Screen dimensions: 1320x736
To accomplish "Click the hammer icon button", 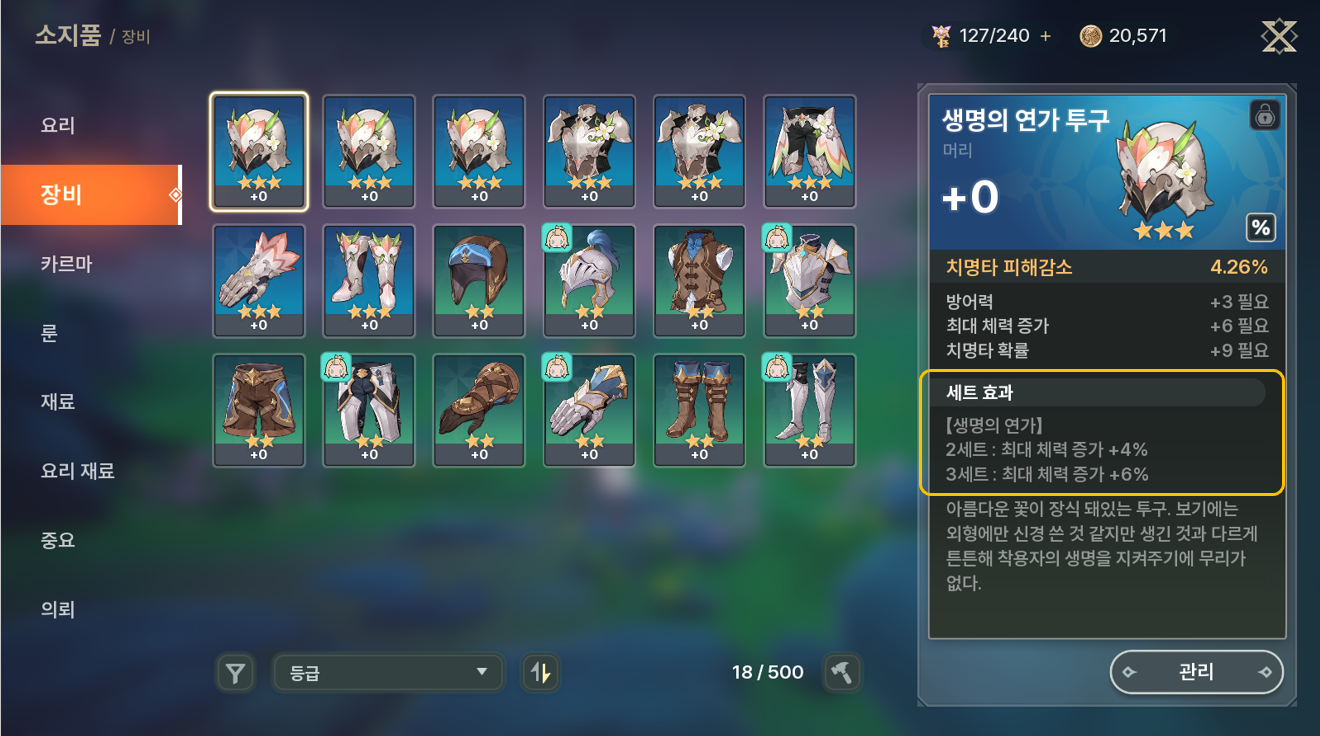I will (x=842, y=673).
